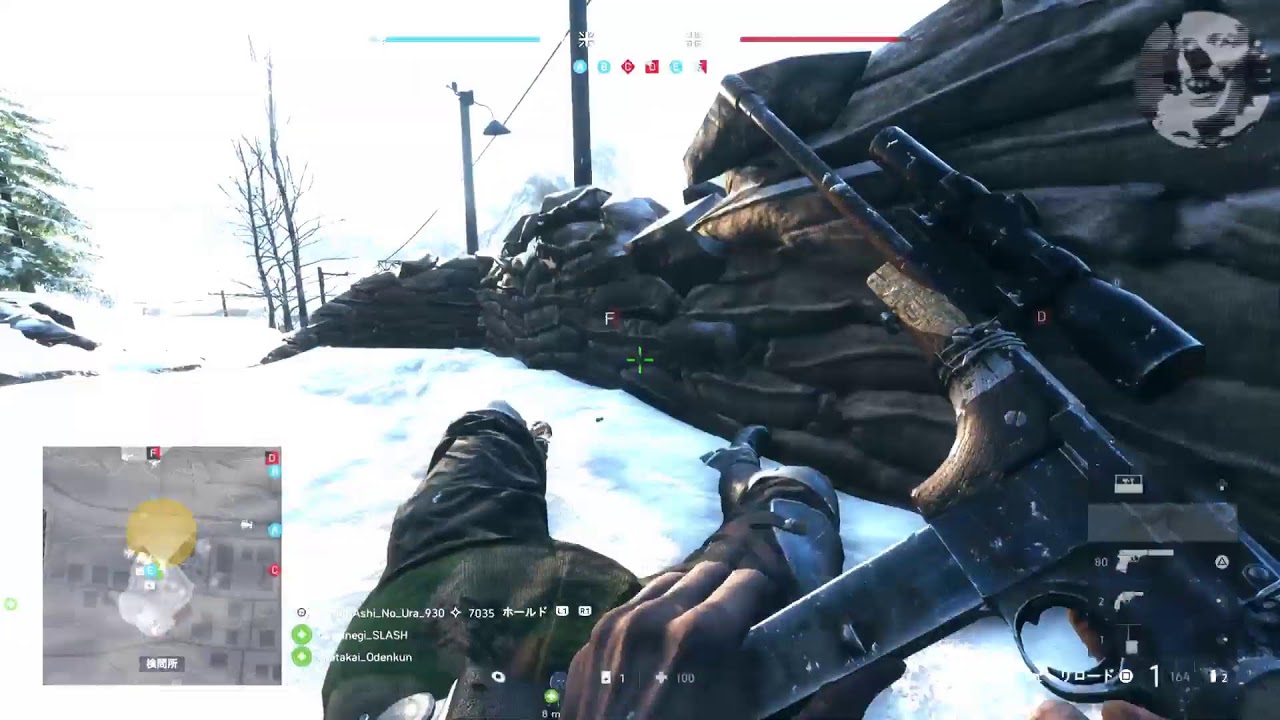The width and height of the screenshot is (1280, 720).
Task: Click objective F marker on minimap
Action: 154,453
